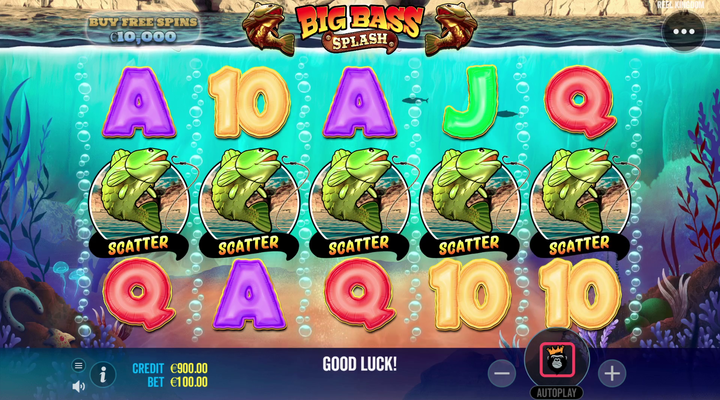Show the game information page
This screenshot has width=720, height=400.
point(103,374)
